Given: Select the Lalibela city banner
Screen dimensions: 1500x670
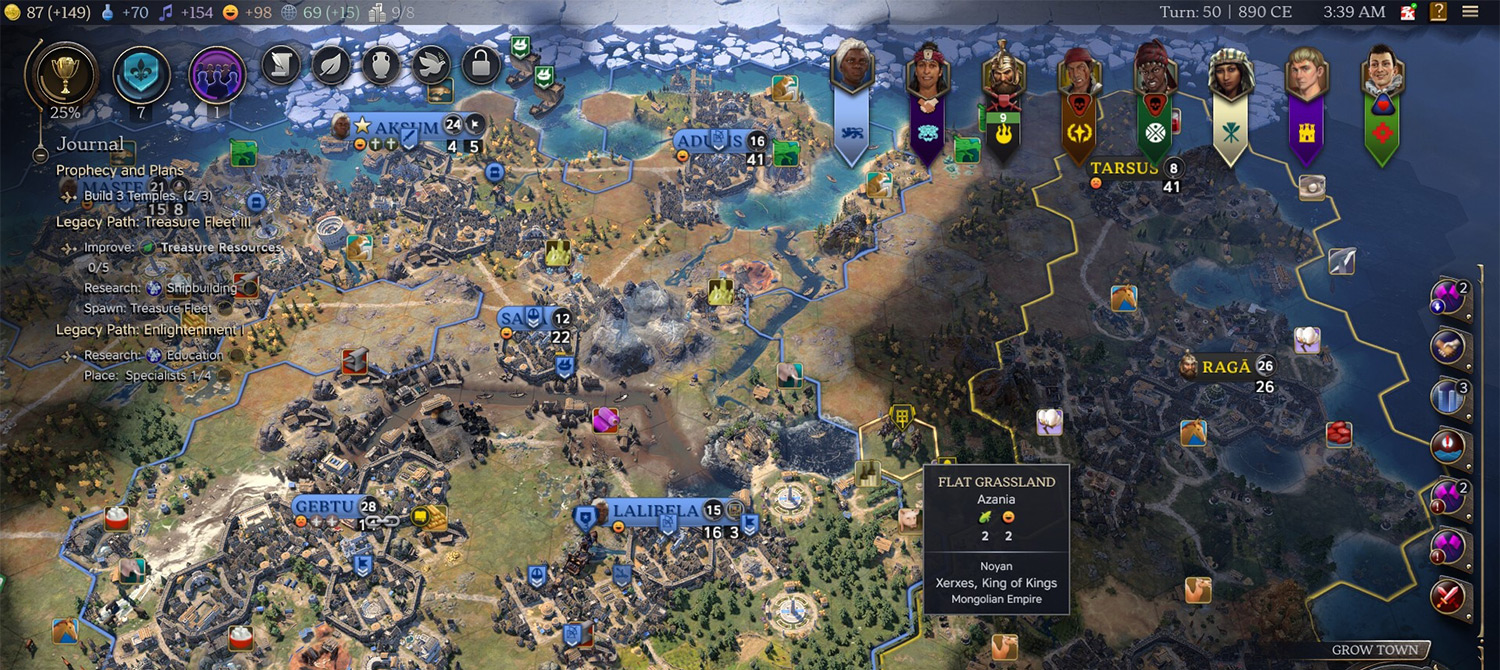Looking at the screenshot, I should point(655,512).
